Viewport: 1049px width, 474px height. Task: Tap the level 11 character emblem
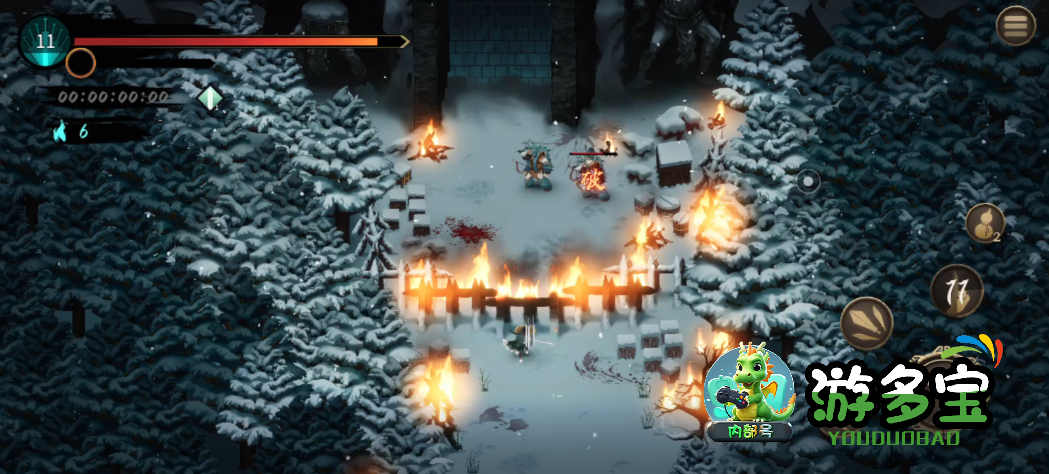pyautogui.click(x=45, y=41)
